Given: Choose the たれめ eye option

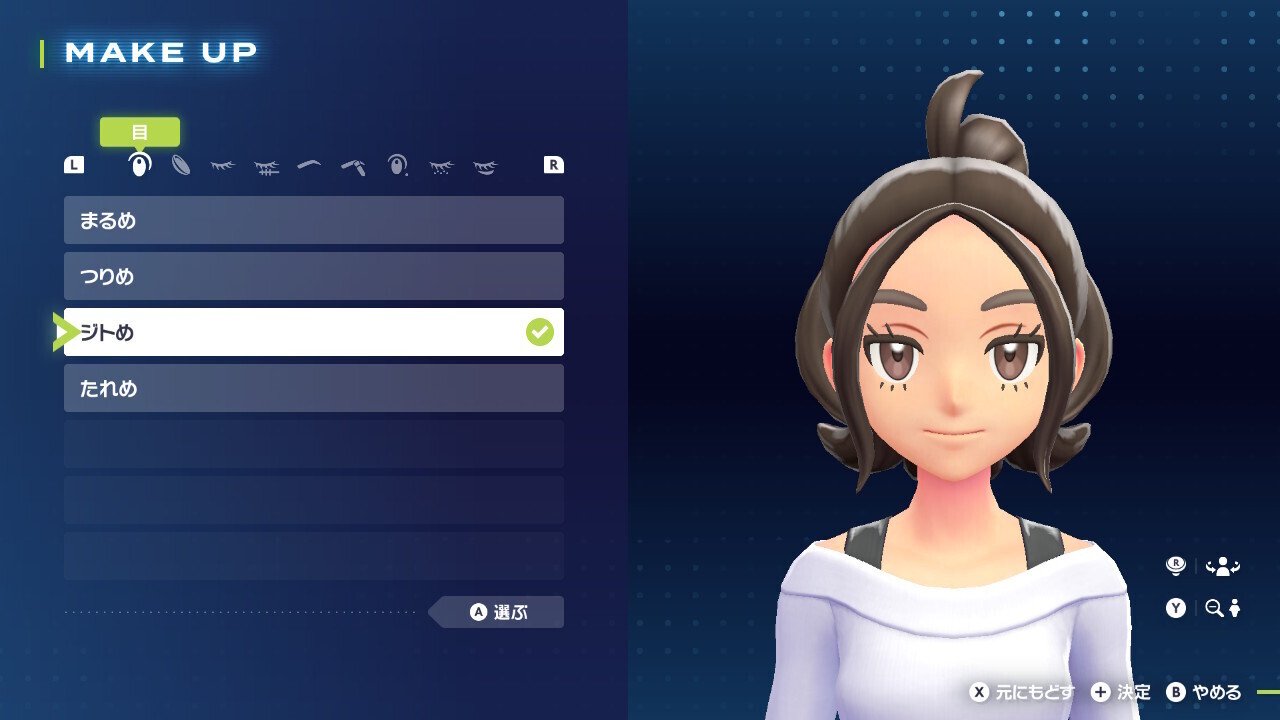Looking at the screenshot, I should pyautogui.click(x=313, y=388).
